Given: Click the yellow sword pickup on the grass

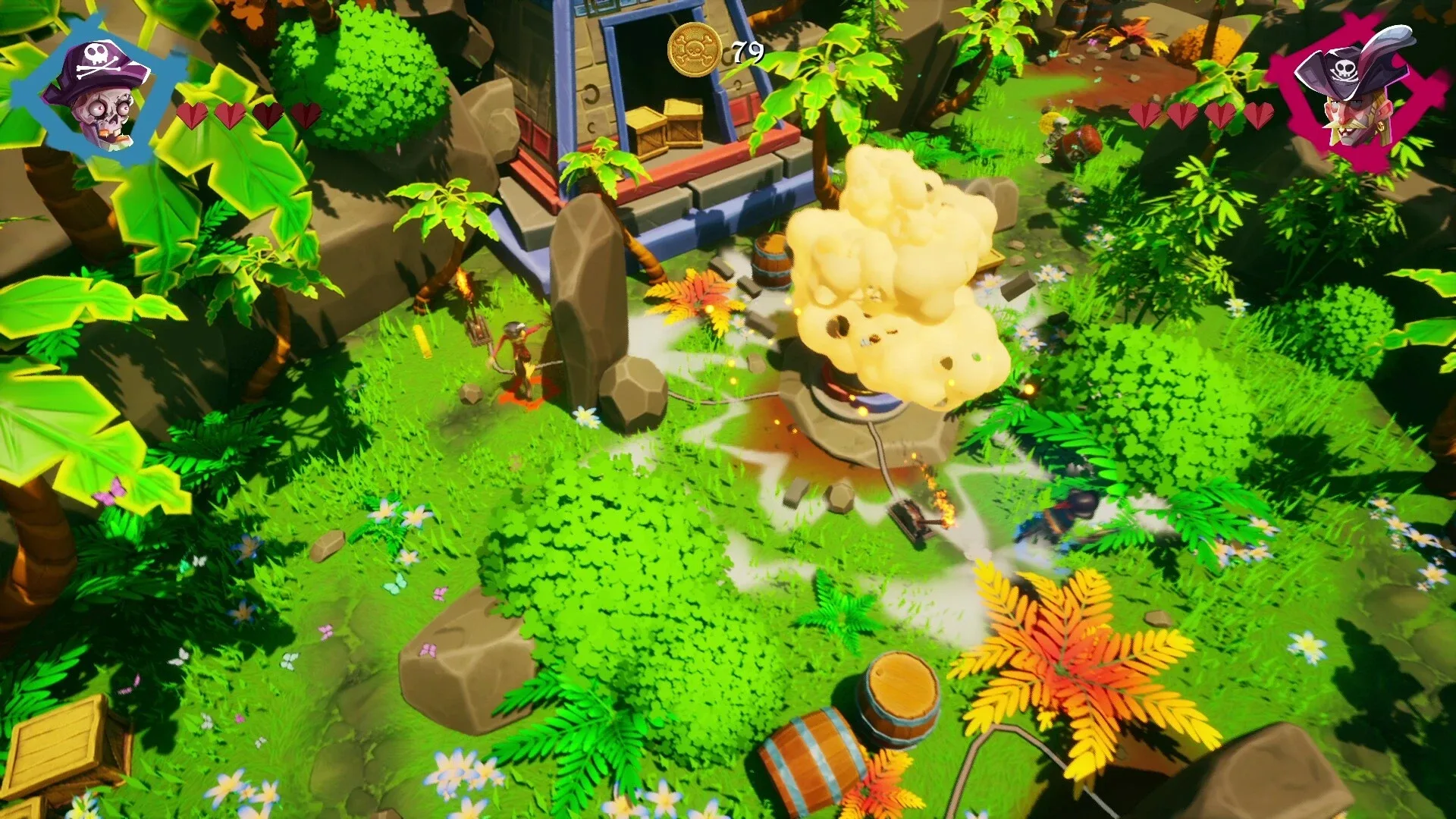Looking at the screenshot, I should click(x=422, y=341).
